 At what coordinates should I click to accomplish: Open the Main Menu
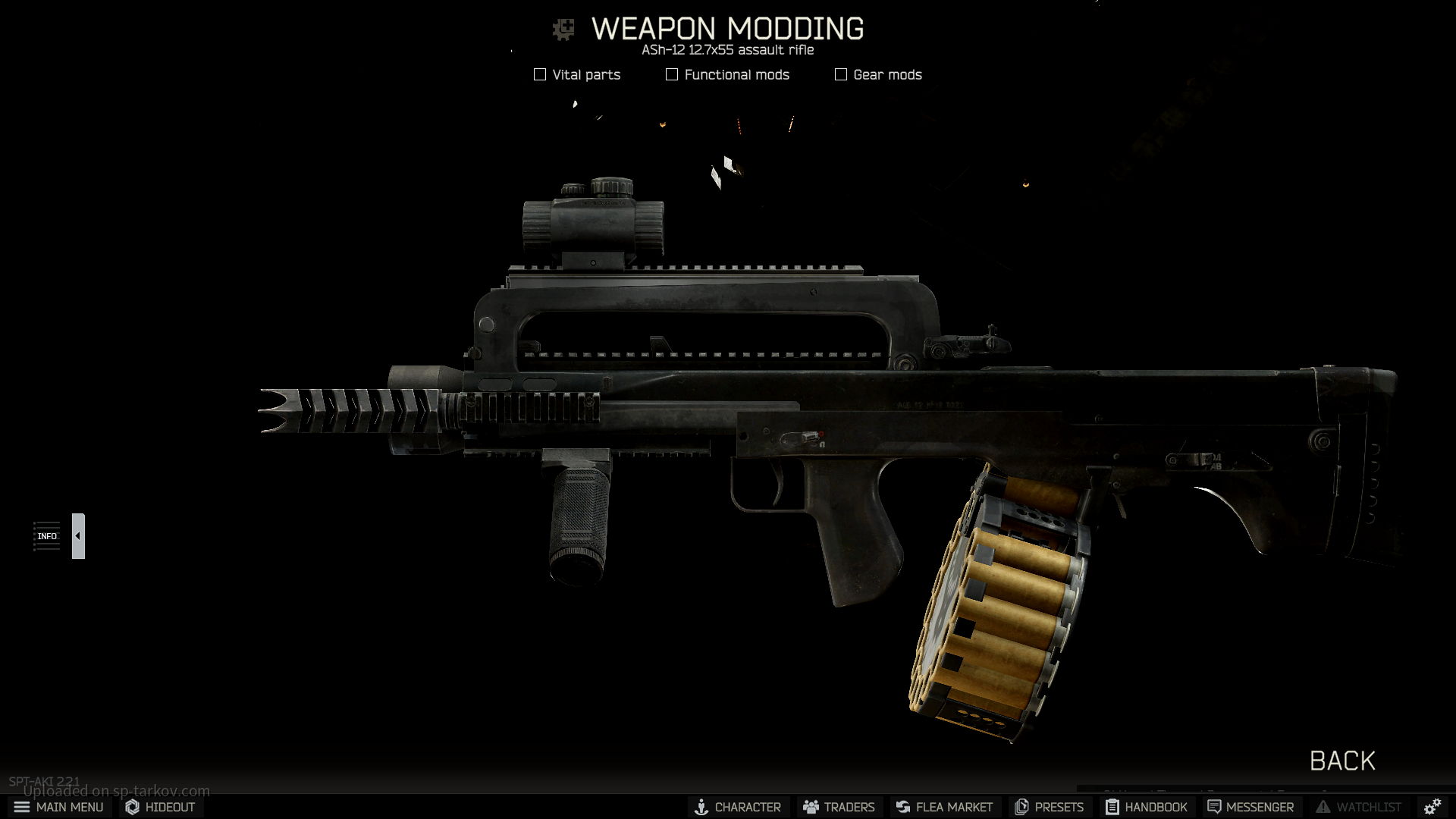click(x=58, y=807)
